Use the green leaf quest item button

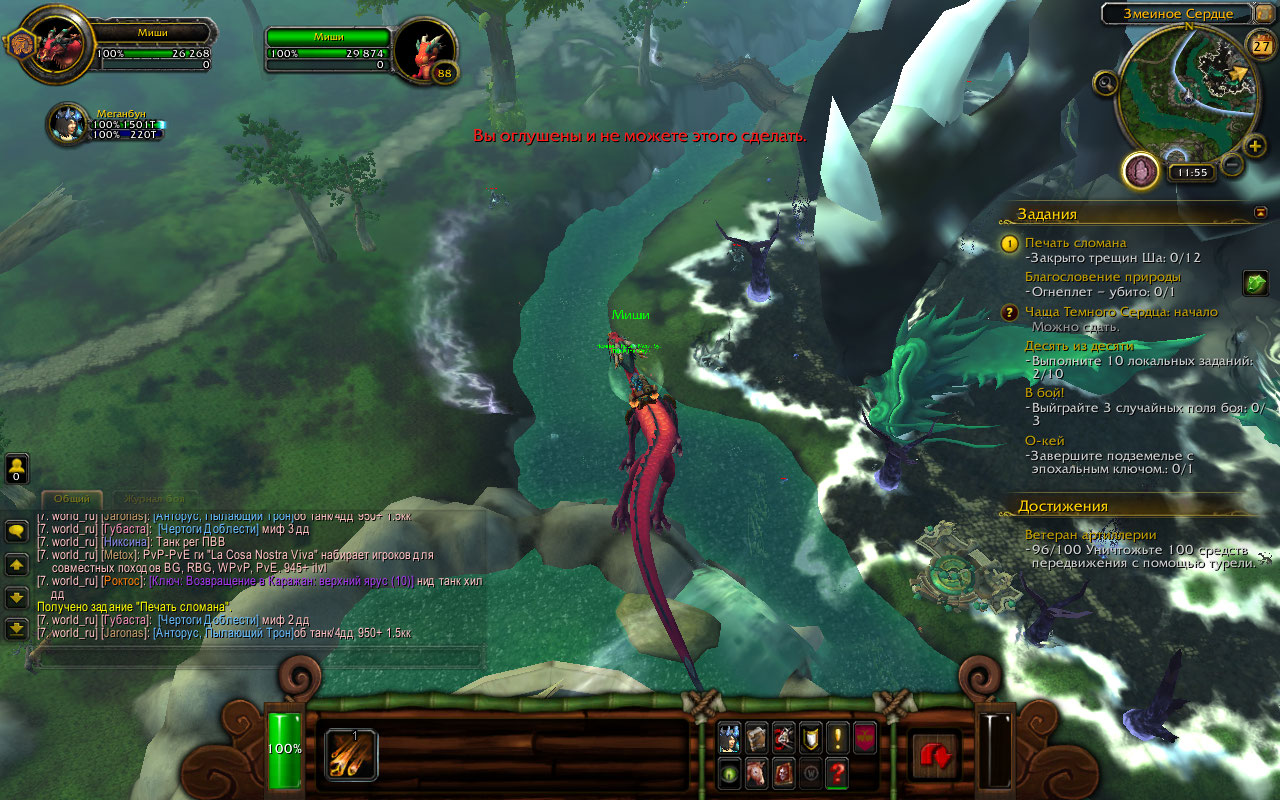[x=1255, y=284]
